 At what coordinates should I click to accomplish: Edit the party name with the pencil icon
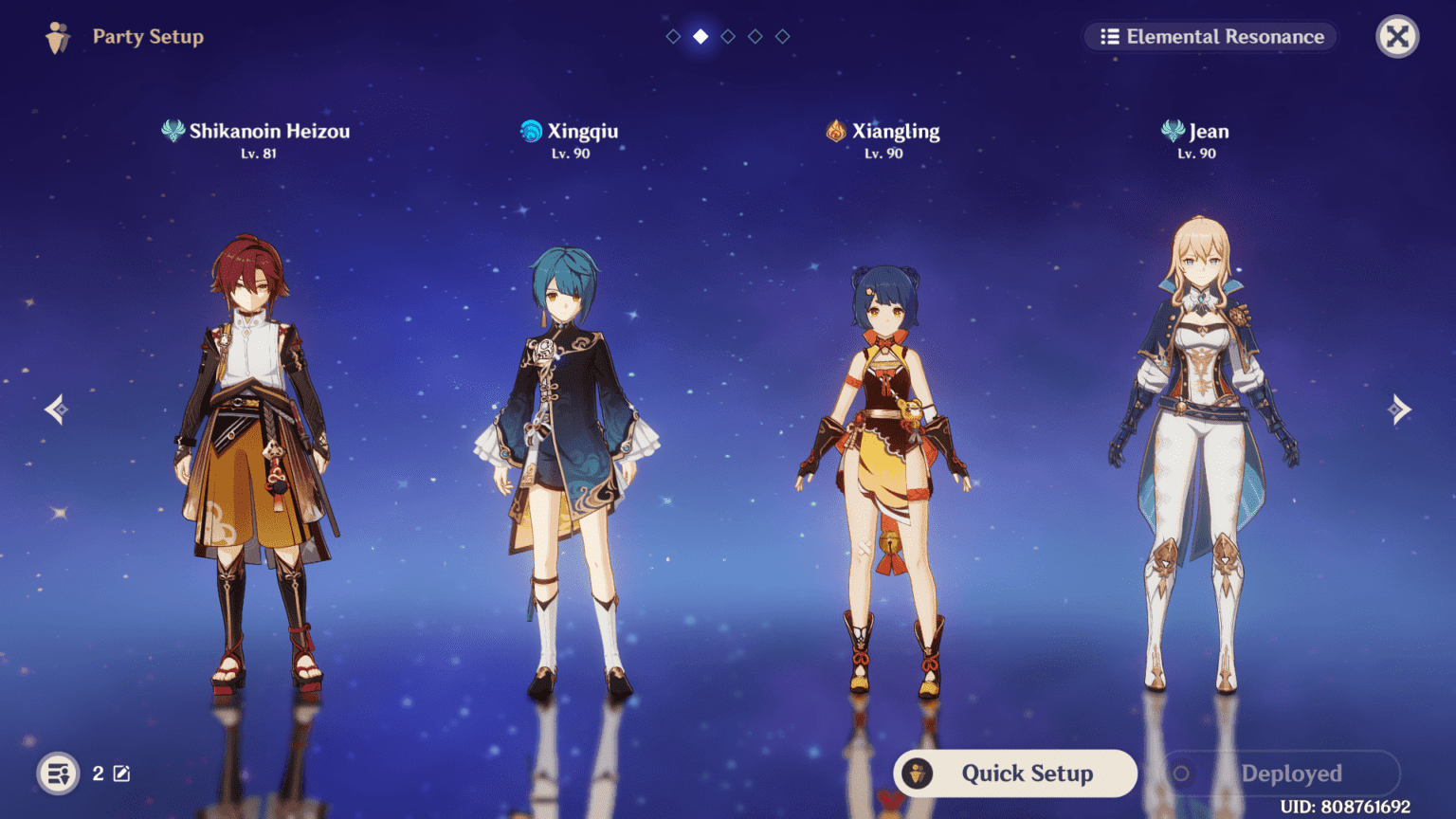click(x=122, y=773)
